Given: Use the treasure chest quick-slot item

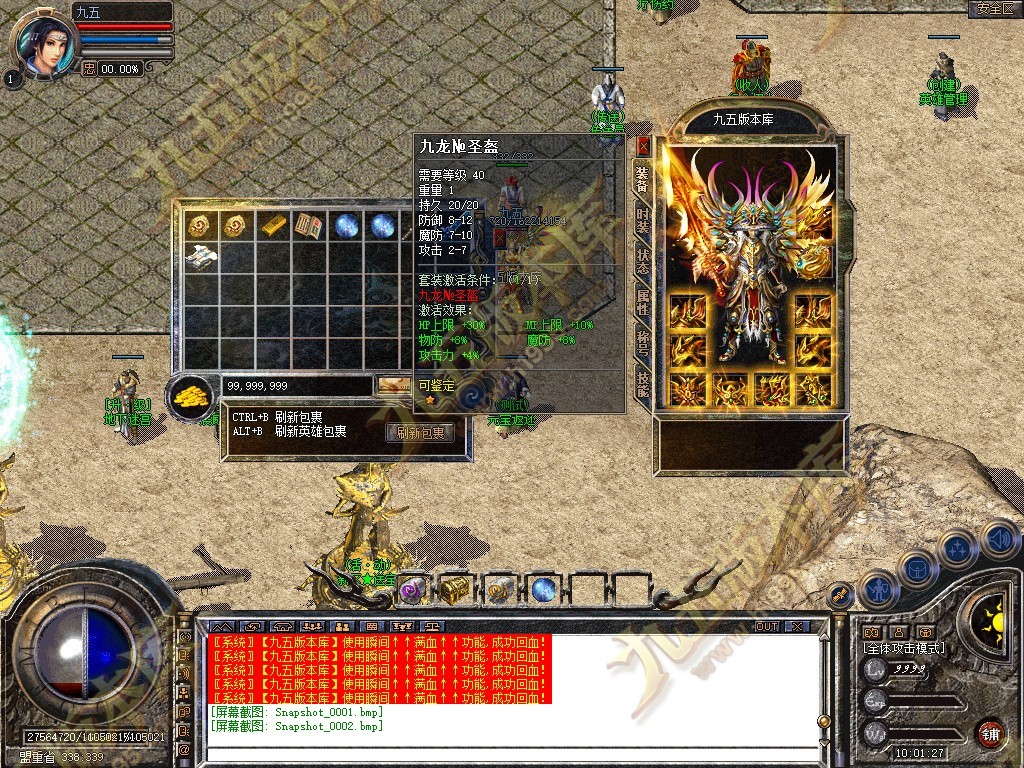Looking at the screenshot, I should pyautogui.click(x=456, y=590).
